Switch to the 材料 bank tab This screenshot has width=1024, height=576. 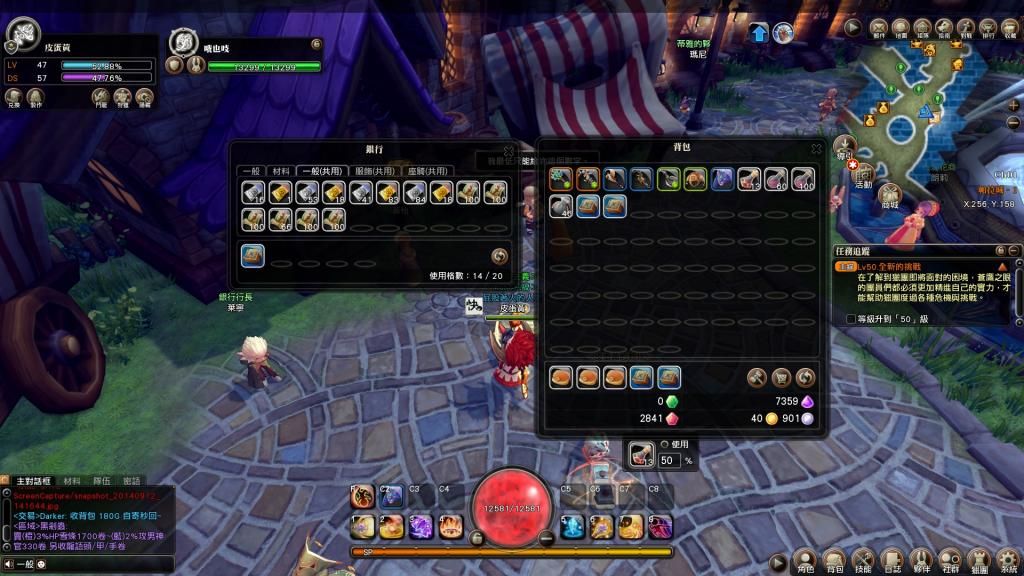(x=280, y=171)
